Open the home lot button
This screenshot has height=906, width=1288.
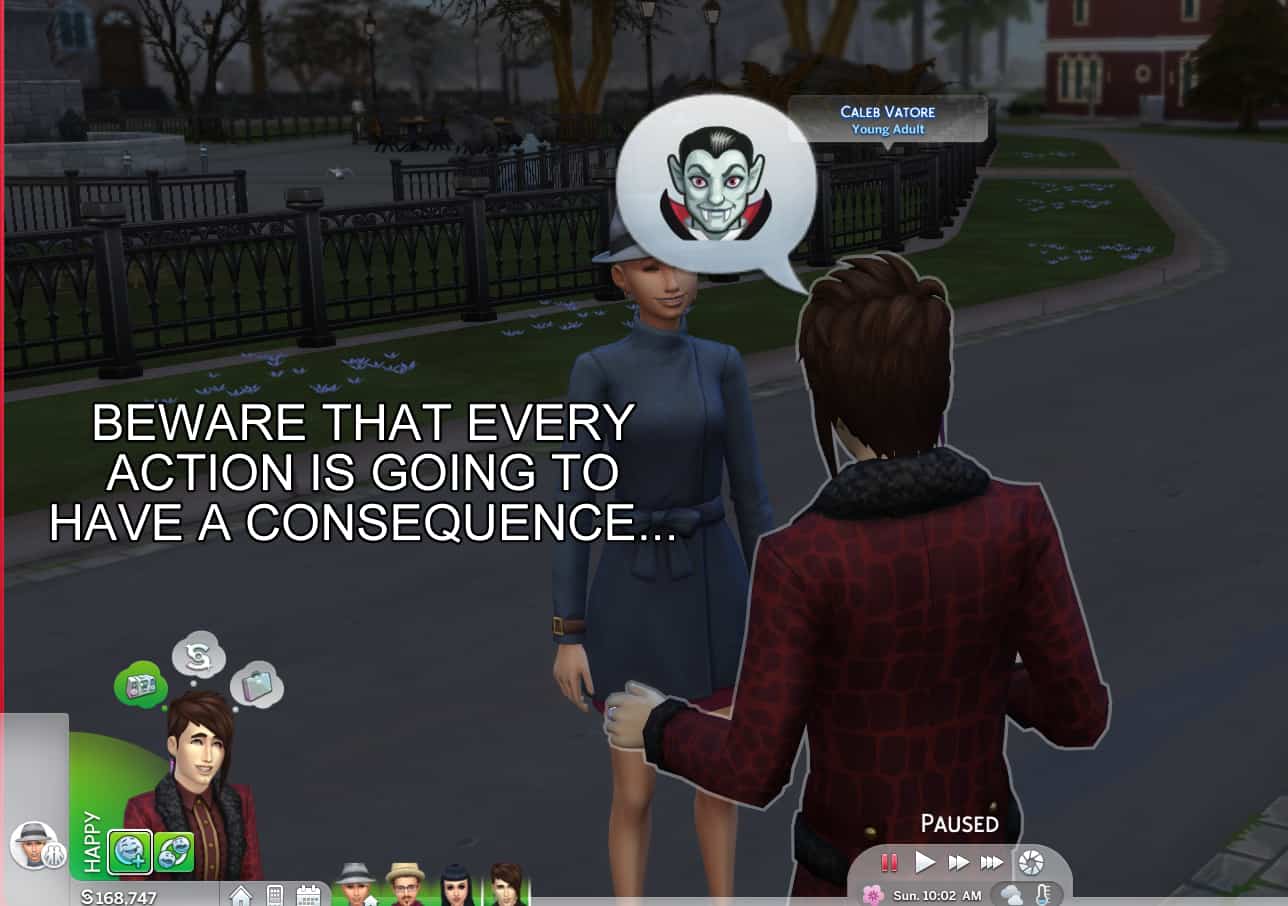(241, 895)
